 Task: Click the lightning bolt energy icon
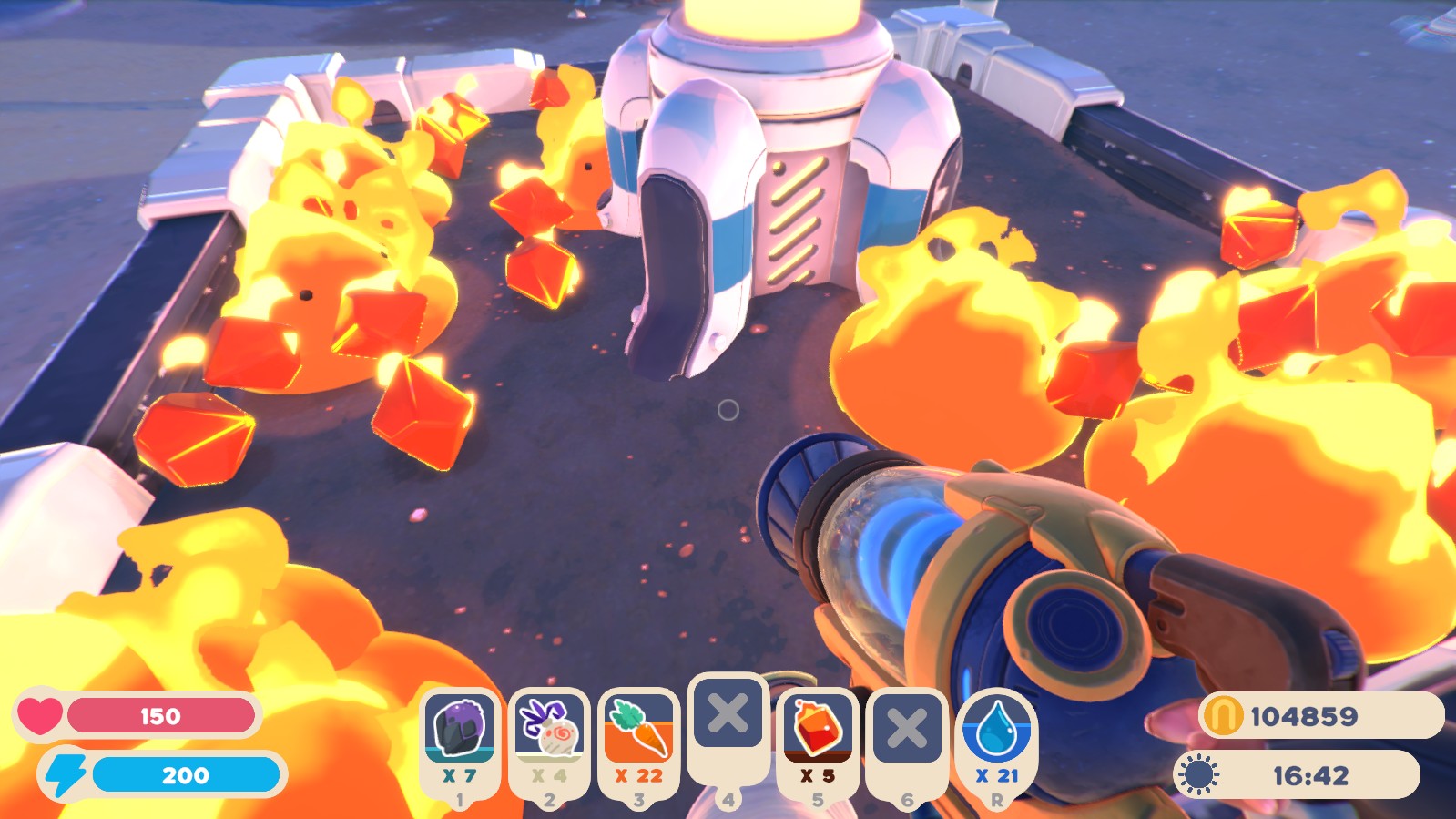click(x=66, y=775)
